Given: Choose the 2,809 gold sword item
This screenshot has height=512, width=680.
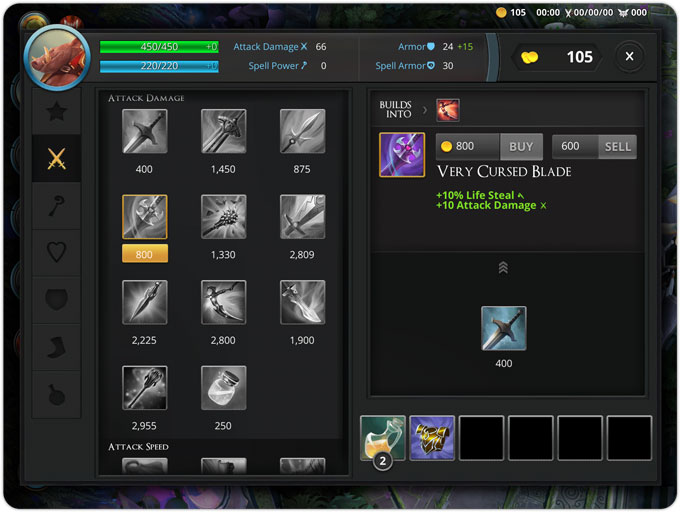Looking at the screenshot, I should 302,217.
